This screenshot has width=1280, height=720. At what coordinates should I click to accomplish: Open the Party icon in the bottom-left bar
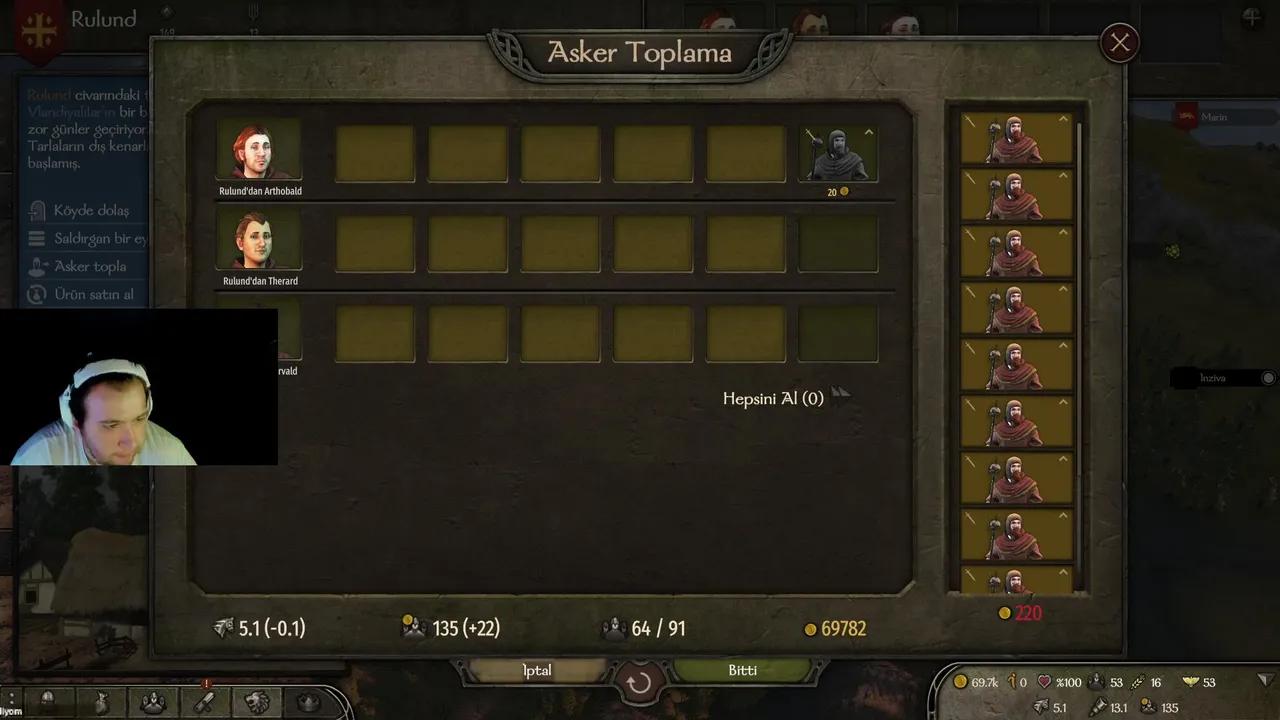153,705
